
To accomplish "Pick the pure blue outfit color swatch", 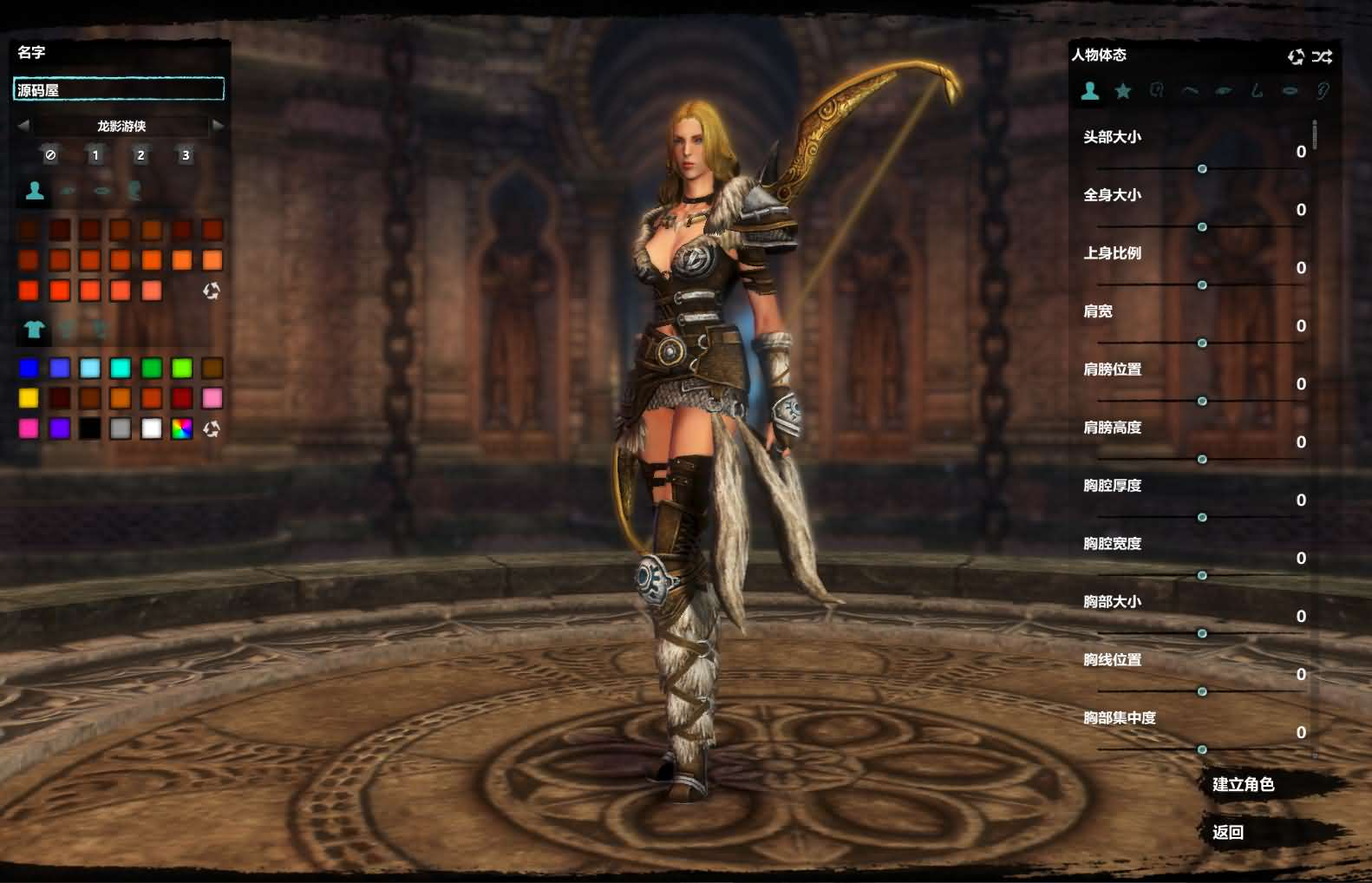I will (29, 369).
